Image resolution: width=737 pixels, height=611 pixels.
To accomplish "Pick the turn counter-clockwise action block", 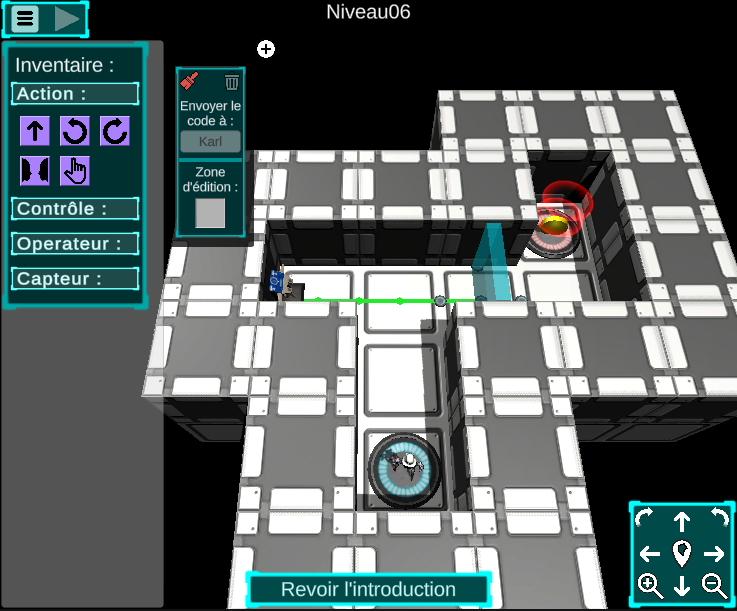I will pyautogui.click(x=75, y=131).
